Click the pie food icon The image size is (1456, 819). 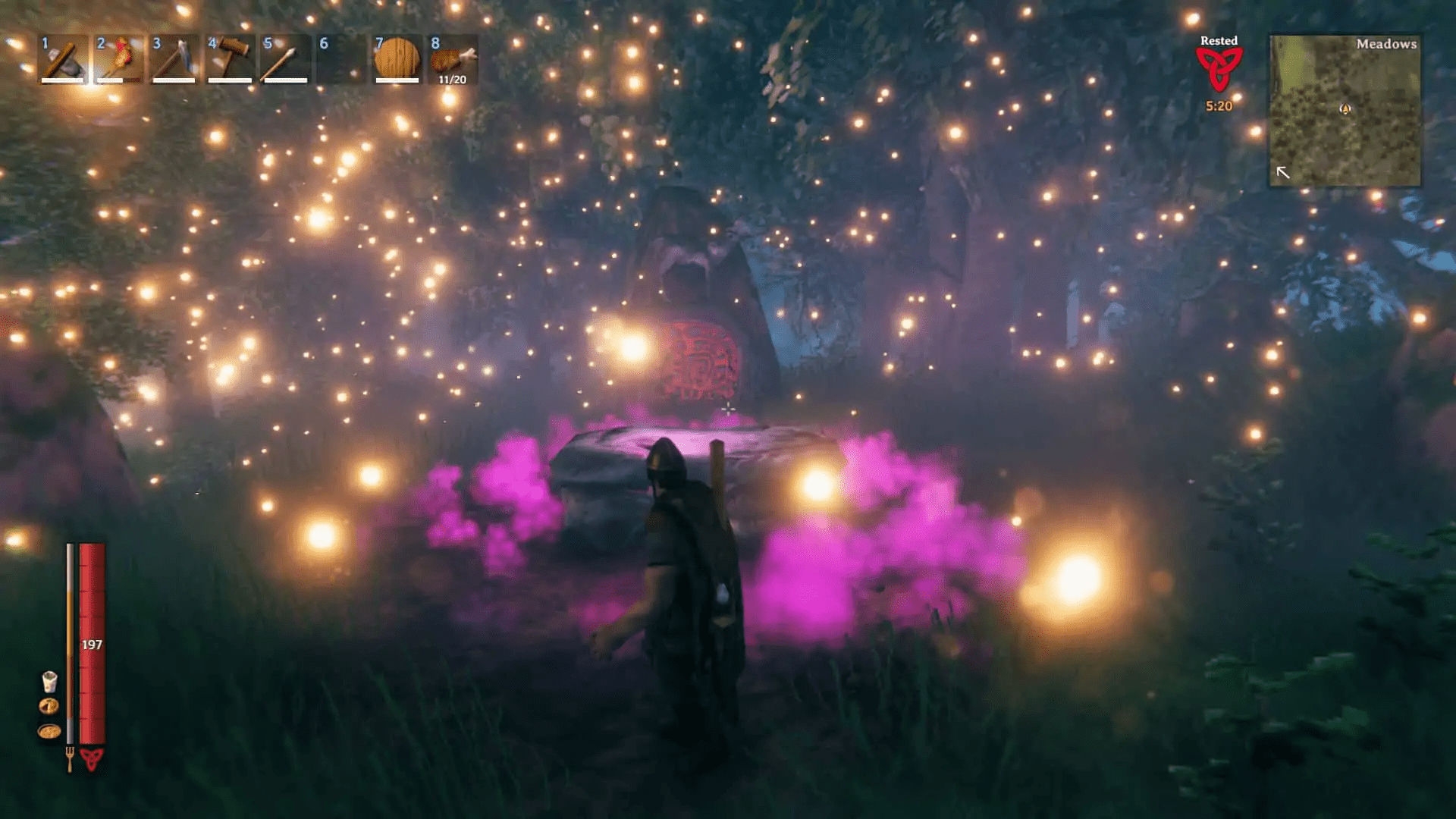(49, 707)
